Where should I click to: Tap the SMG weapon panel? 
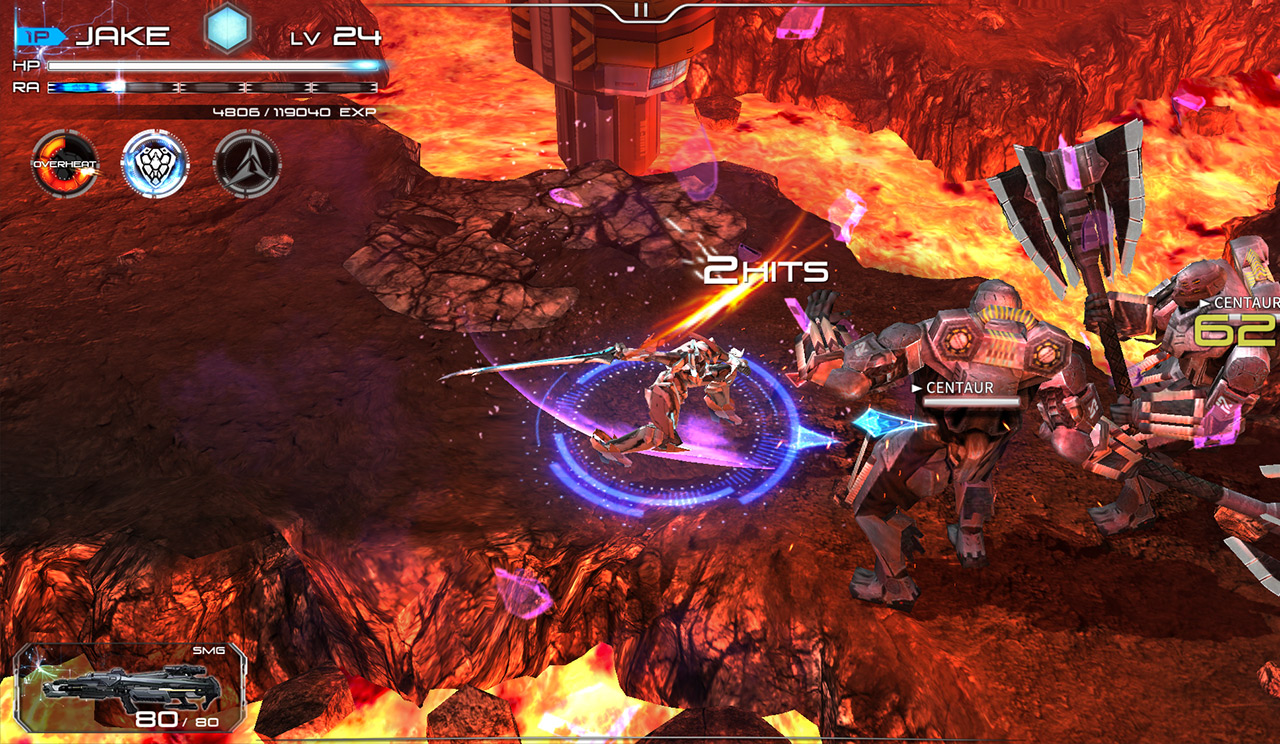tap(130, 687)
